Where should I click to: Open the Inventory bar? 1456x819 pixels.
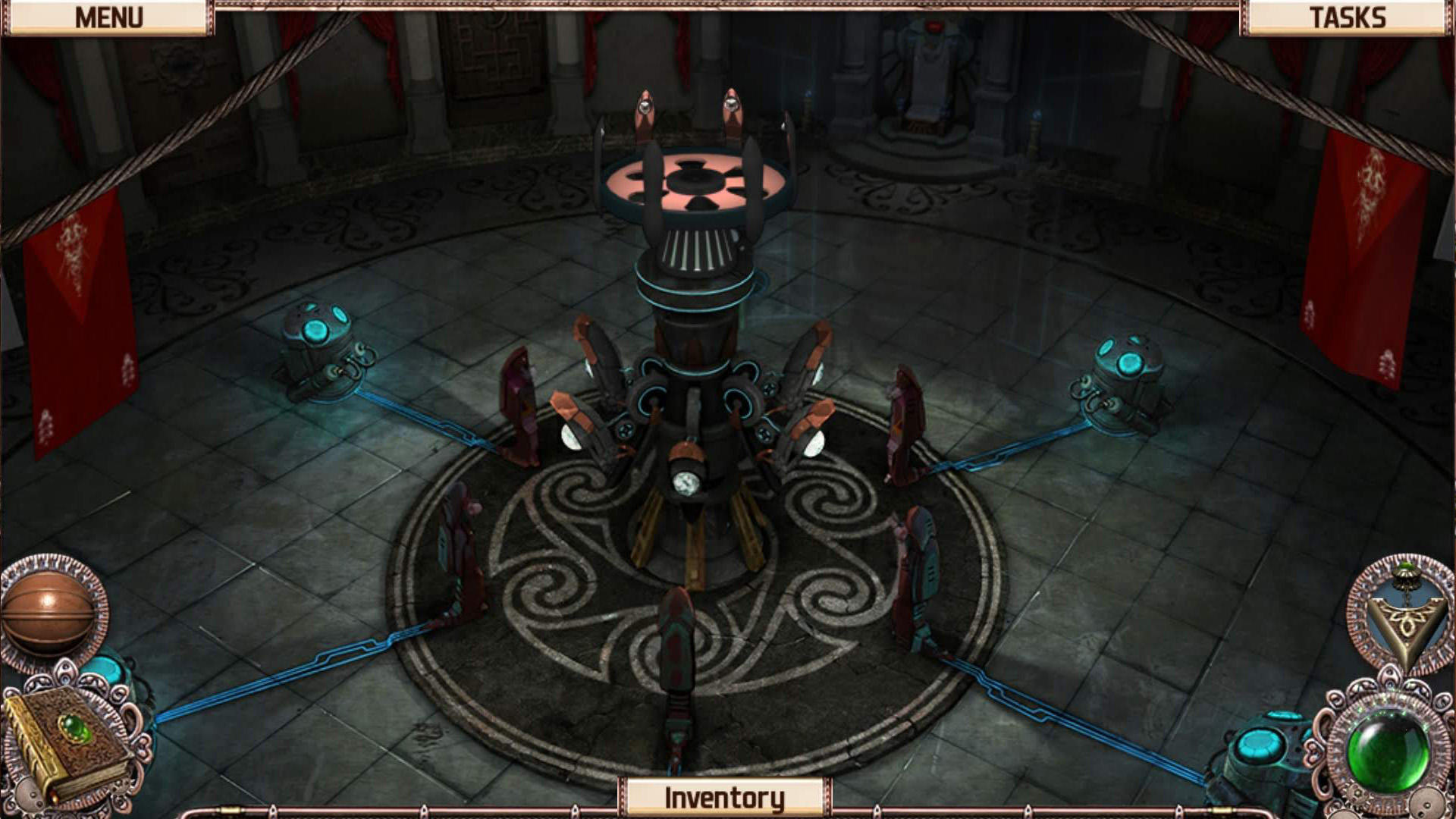point(724,796)
